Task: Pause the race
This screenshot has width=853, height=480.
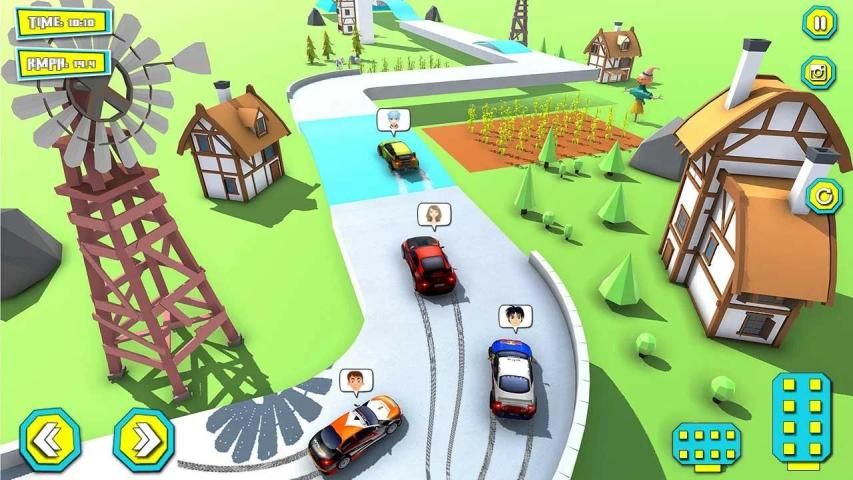Action: [x=819, y=22]
